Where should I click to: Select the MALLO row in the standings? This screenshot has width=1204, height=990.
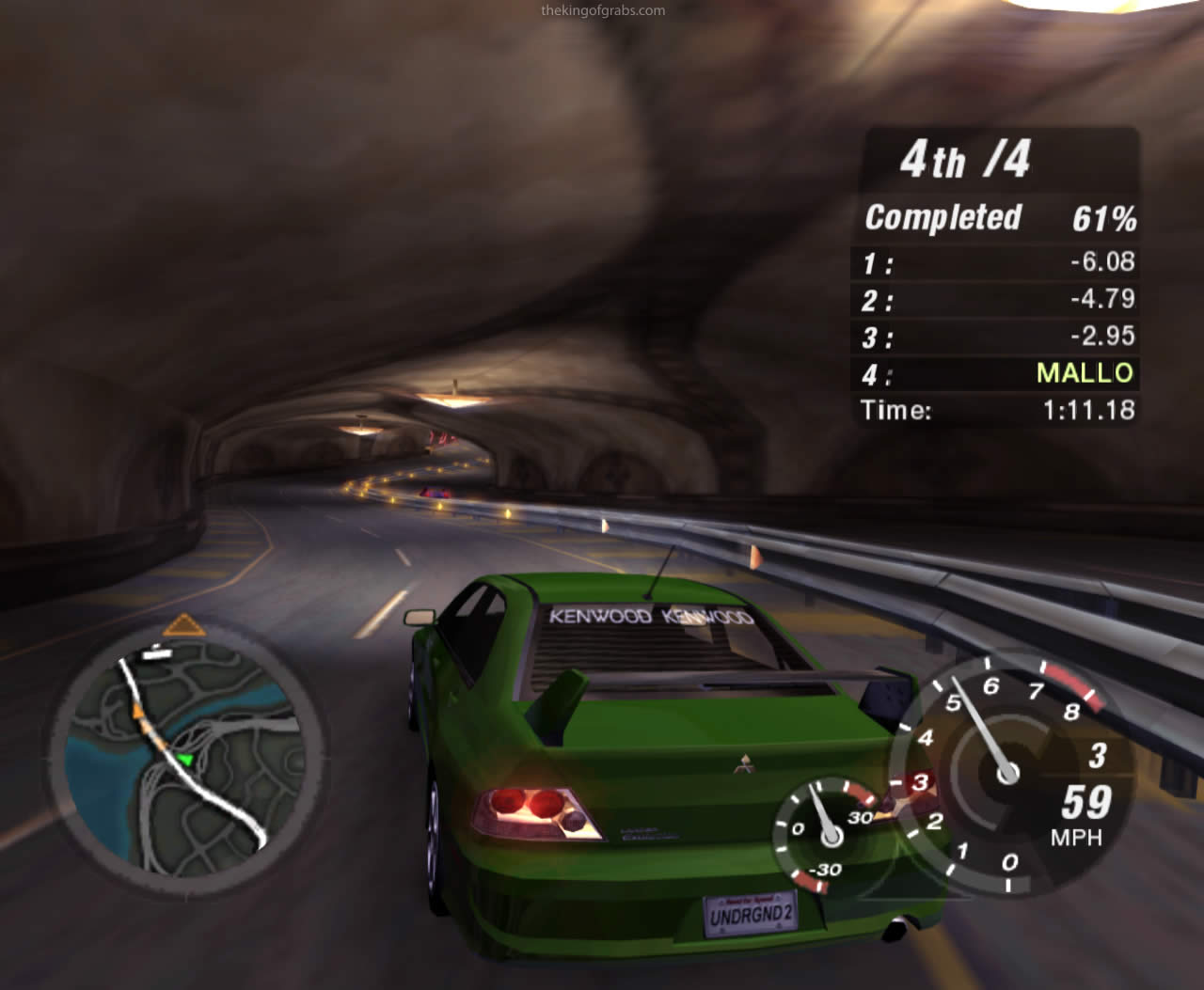997,374
